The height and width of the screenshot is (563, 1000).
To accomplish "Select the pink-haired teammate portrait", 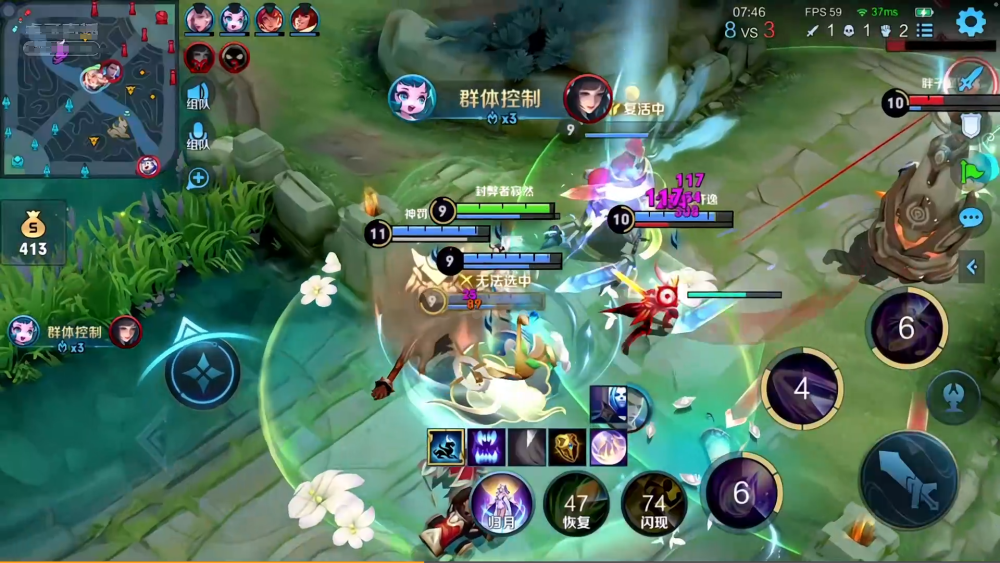I will [x=199, y=18].
